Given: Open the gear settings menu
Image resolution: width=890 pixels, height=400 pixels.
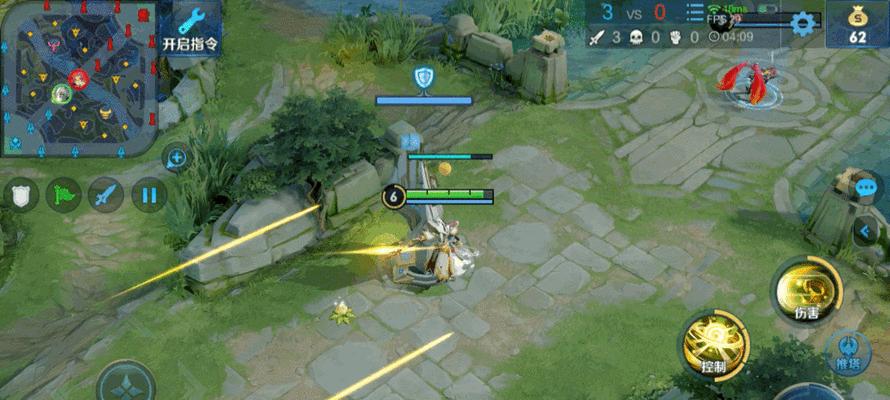Looking at the screenshot, I should click(802, 23).
